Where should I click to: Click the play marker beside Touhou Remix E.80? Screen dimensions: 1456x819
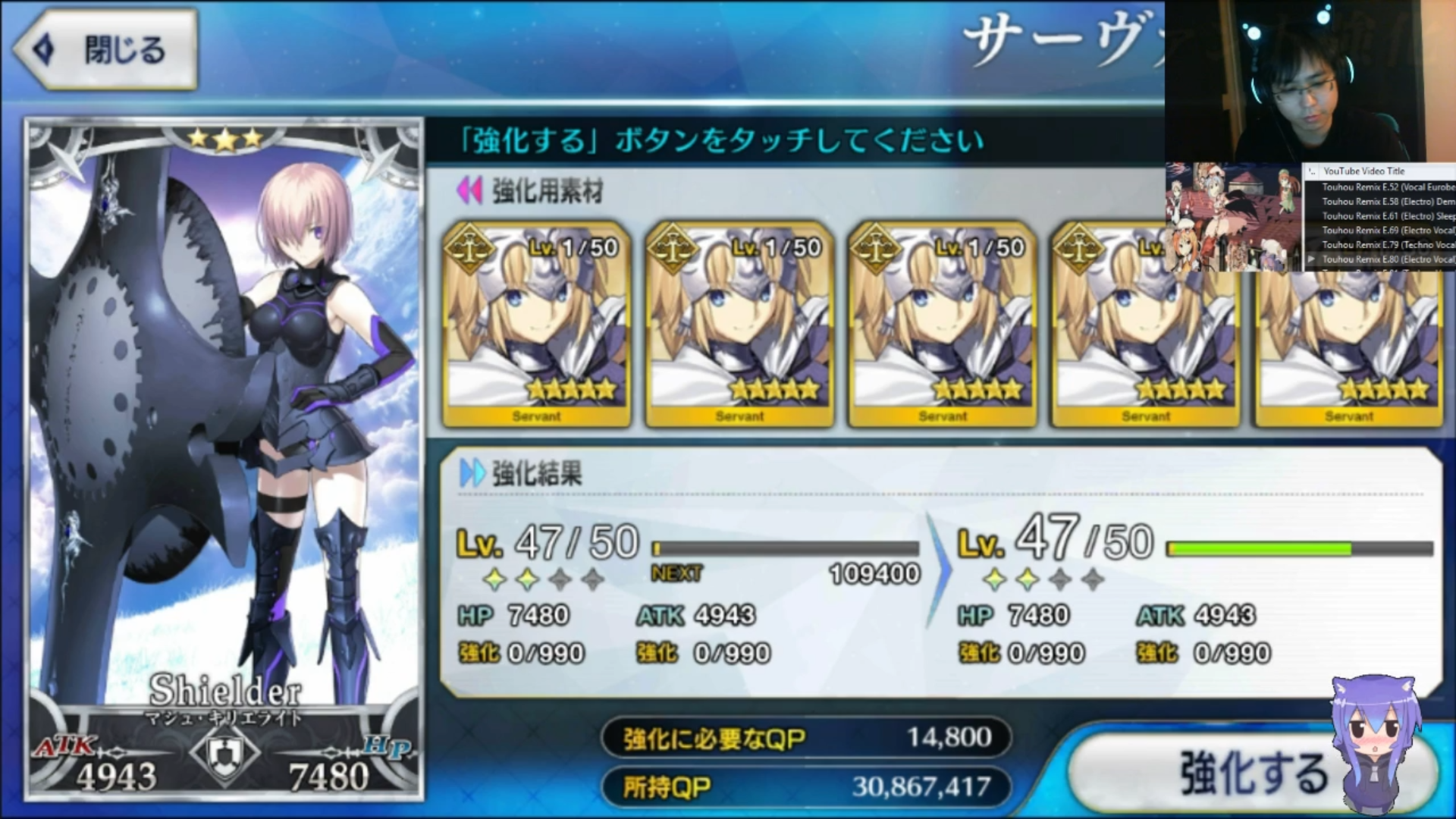[1312, 259]
